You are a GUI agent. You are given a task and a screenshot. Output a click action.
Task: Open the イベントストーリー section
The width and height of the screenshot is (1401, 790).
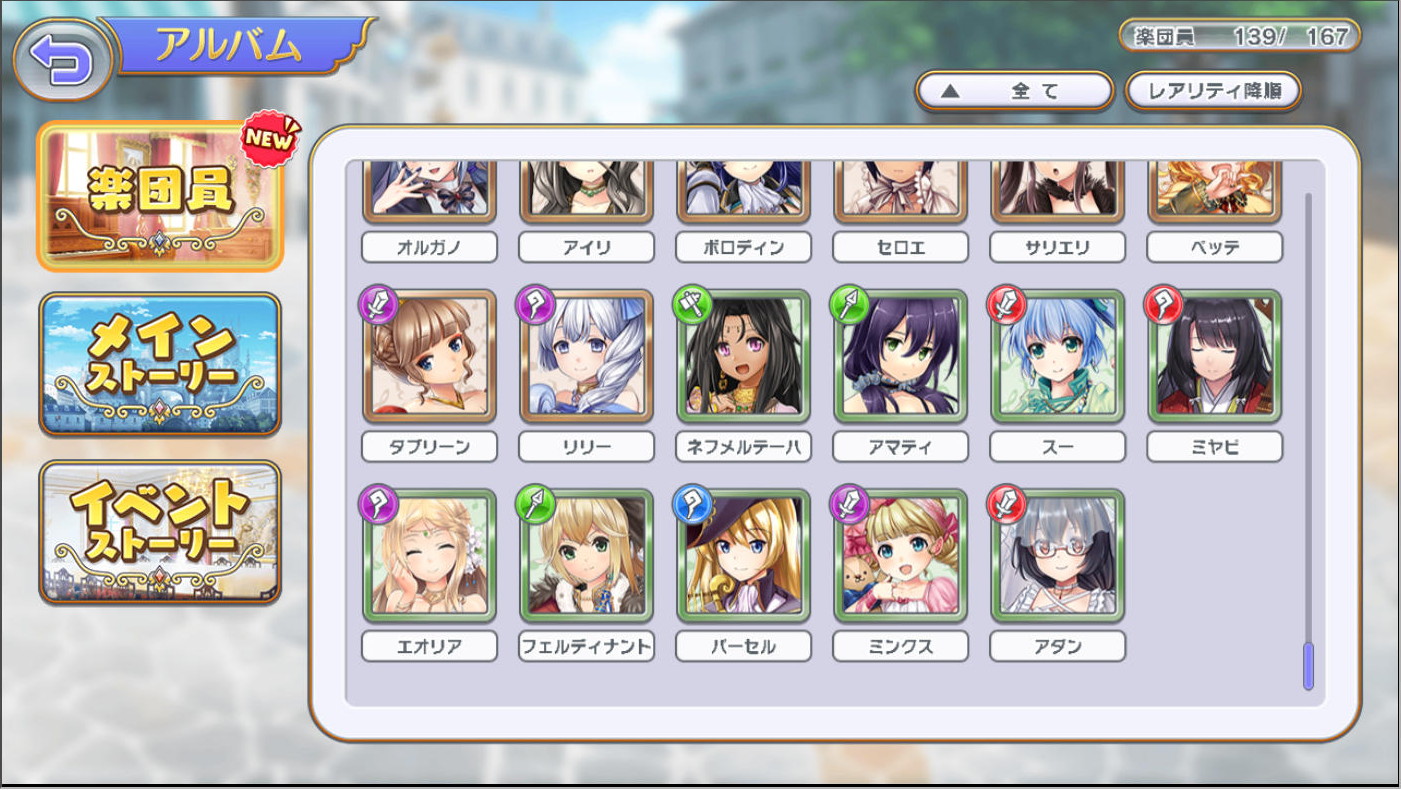tap(161, 532)
